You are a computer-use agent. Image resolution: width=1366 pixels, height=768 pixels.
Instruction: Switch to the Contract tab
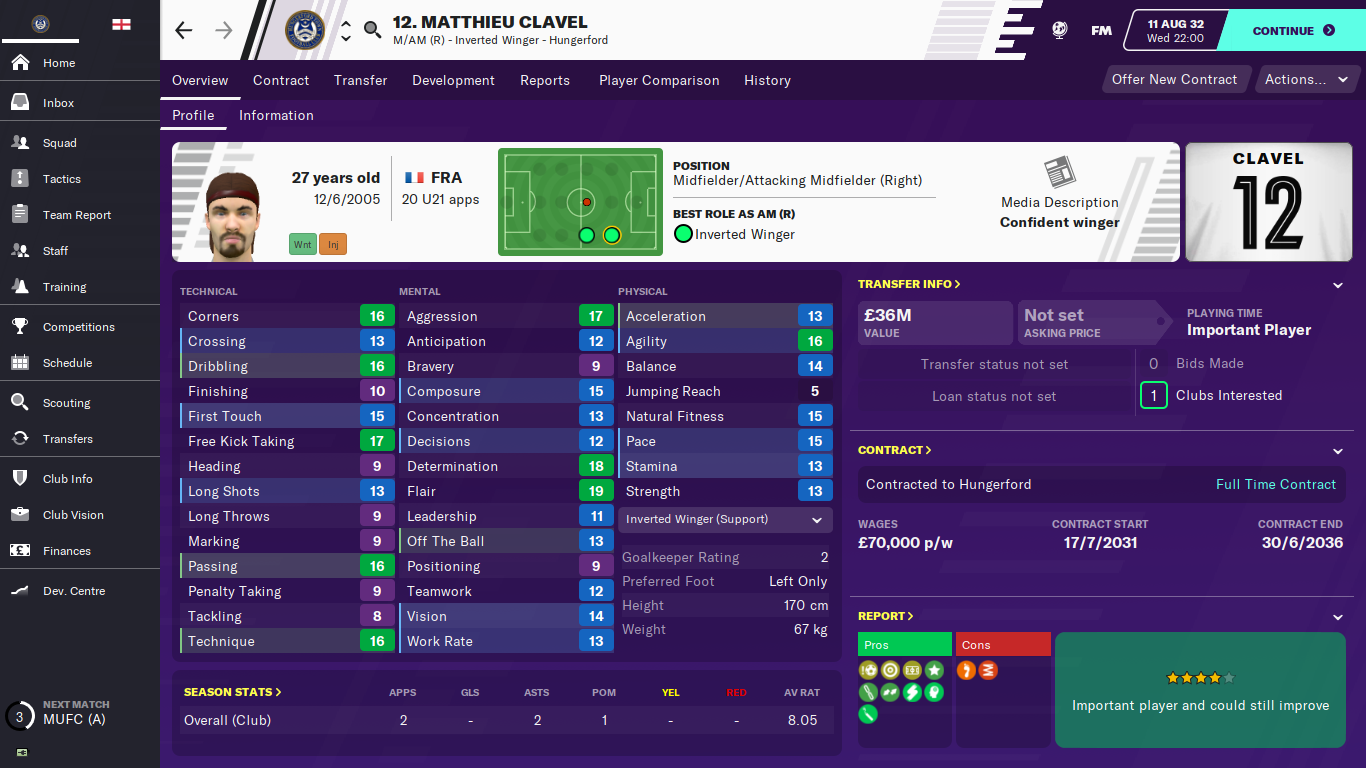pos(281,80)
